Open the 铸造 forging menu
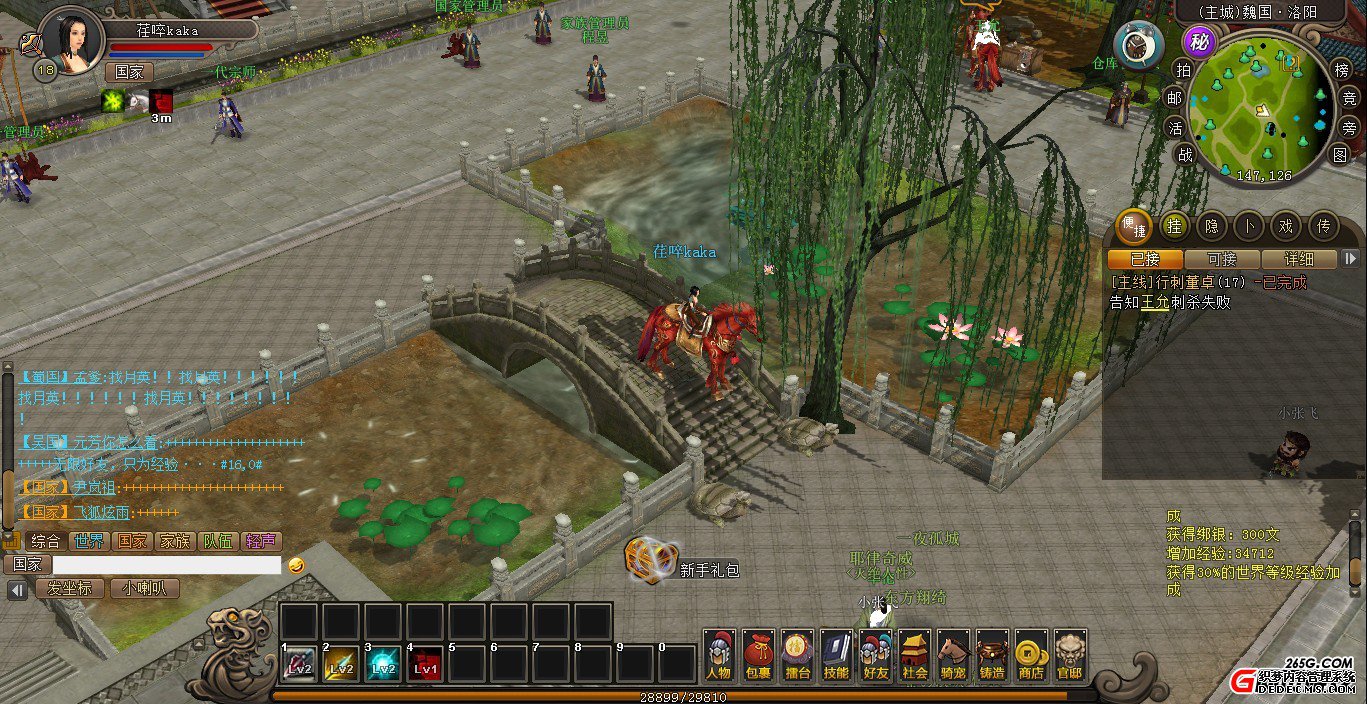This screenshot has height=704, width=1367. pyautogui.click(x=992, y=655)
